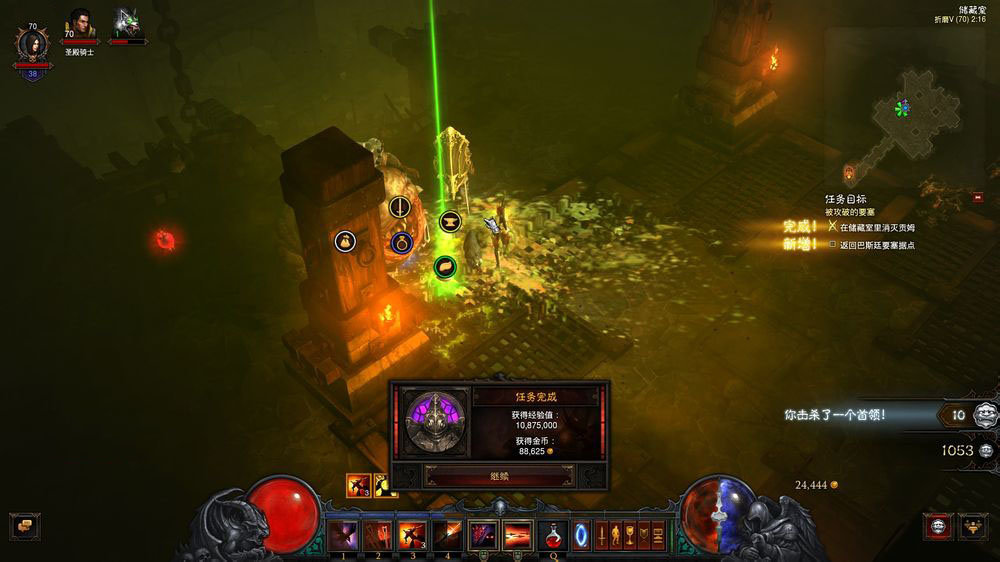This screenshot has height=562, width=1000.
Task: Activate the skill in slot 3
Action: (x=412, y=535)
